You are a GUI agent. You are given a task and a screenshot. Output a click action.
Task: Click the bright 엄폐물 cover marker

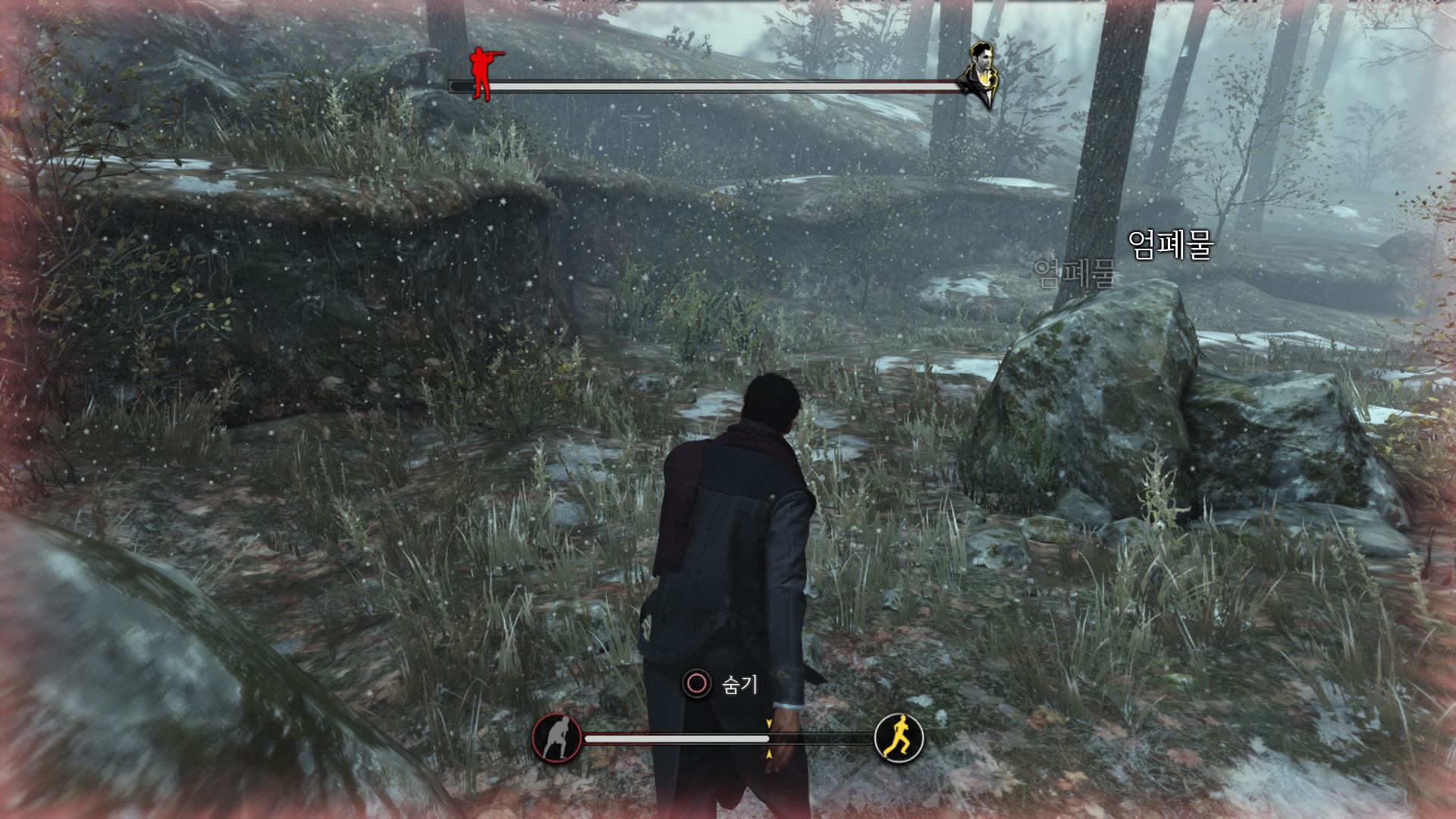(1170, 244)
